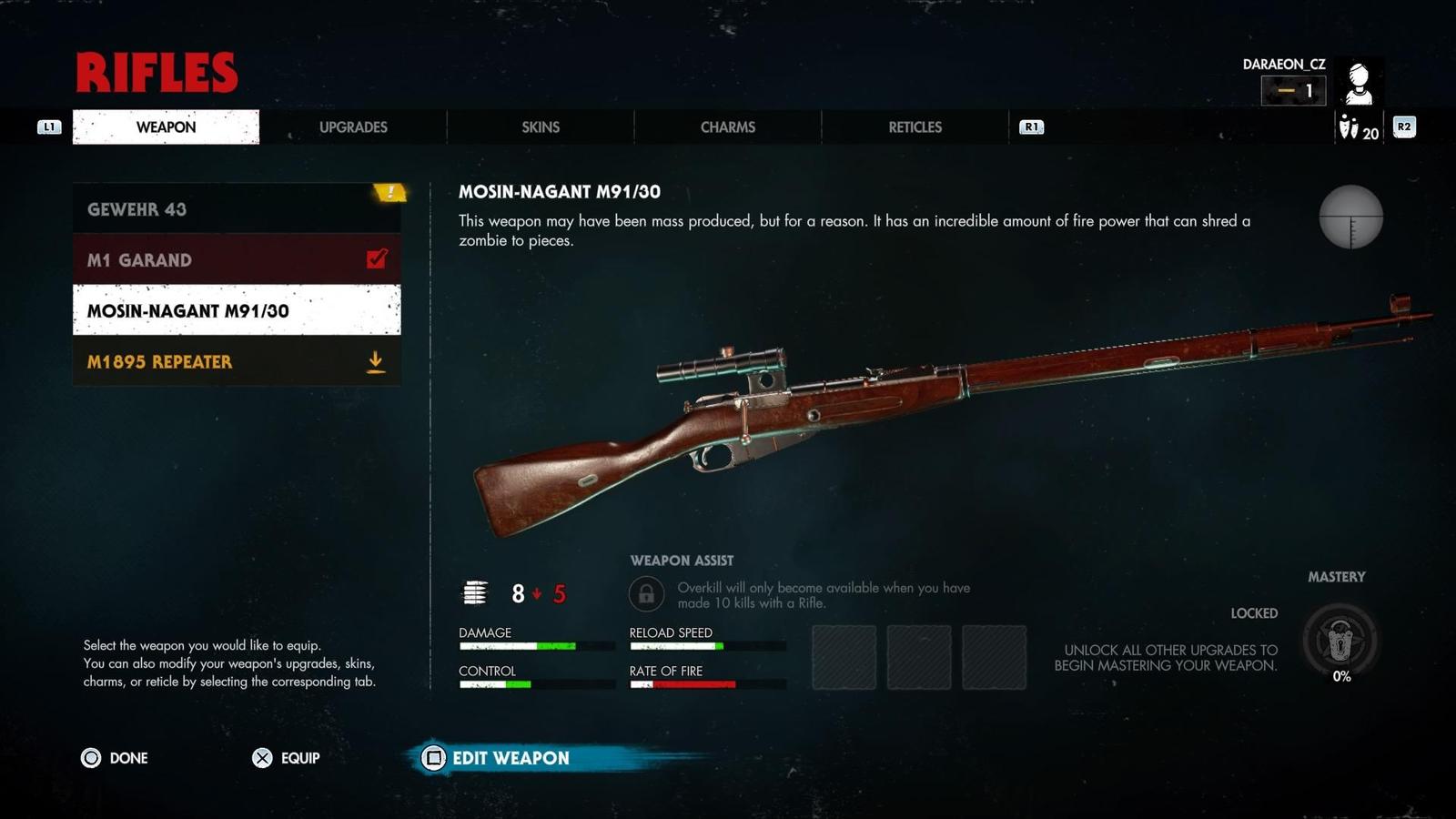Highlight the Mosin-Nagant M91/30 rifle
This screenshot has width=1456, height=819.
237,310
